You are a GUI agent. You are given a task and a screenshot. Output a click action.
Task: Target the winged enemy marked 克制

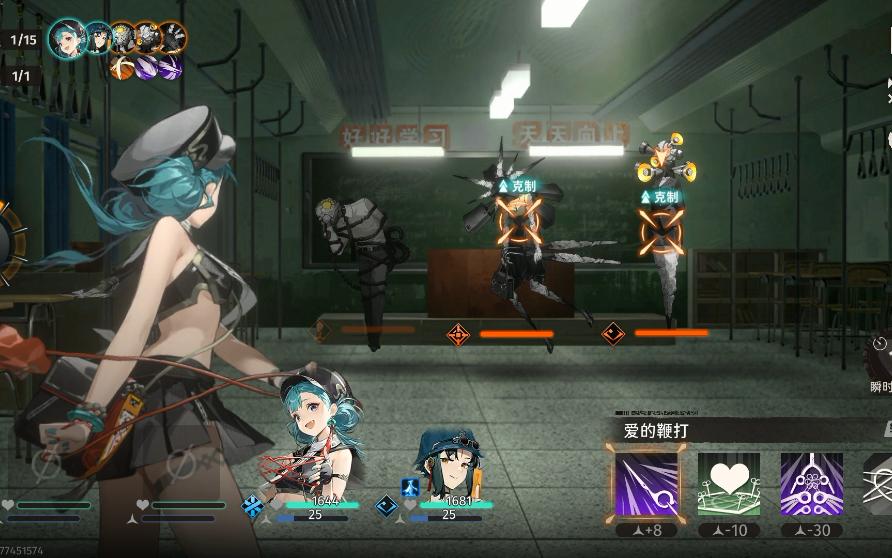(522, 232)
